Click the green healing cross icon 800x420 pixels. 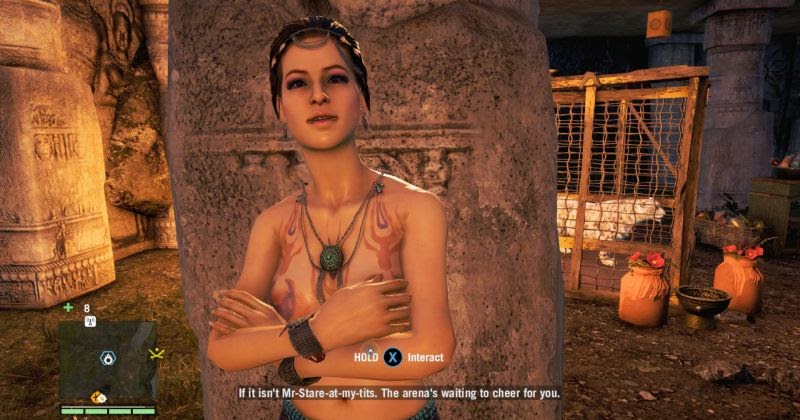pos(68,308)
